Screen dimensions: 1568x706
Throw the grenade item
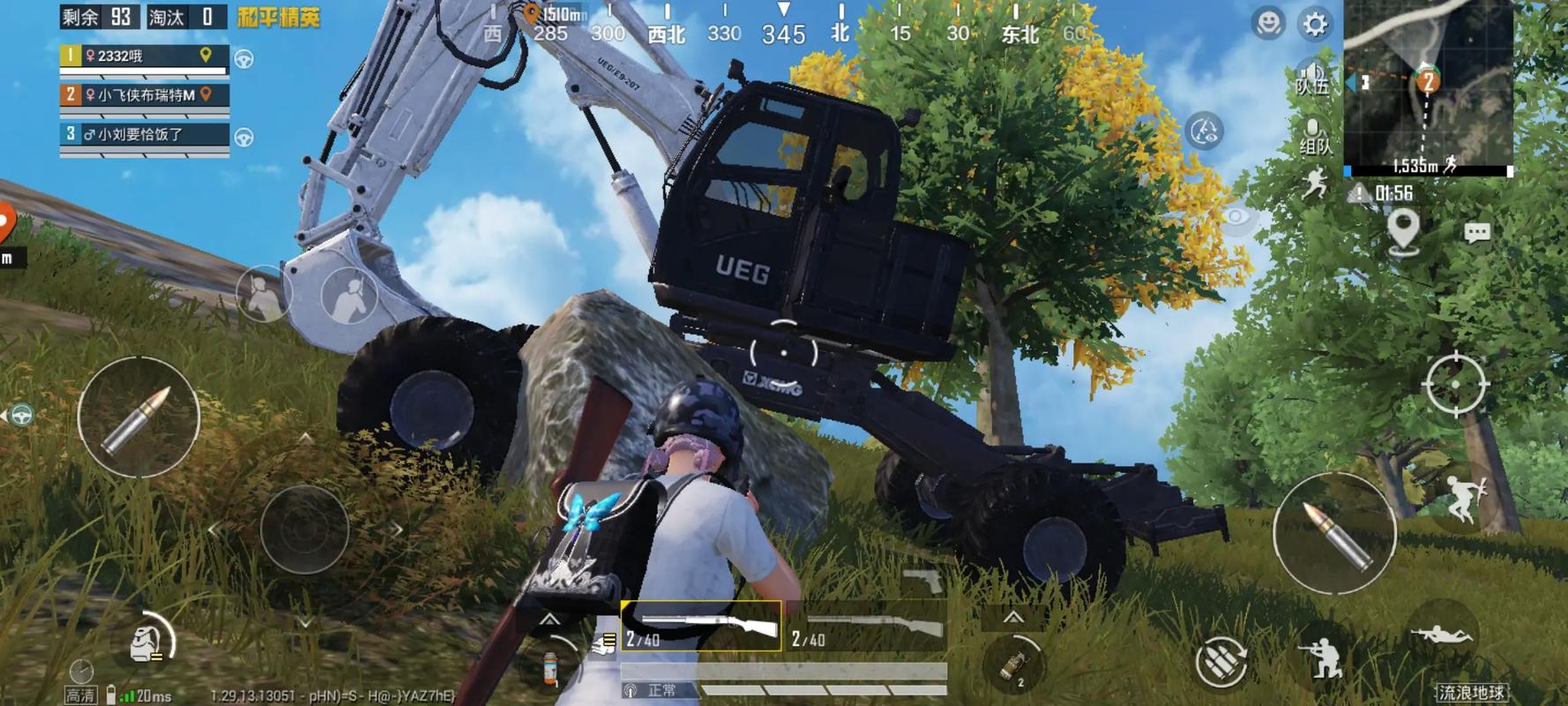click(1014, 665)
